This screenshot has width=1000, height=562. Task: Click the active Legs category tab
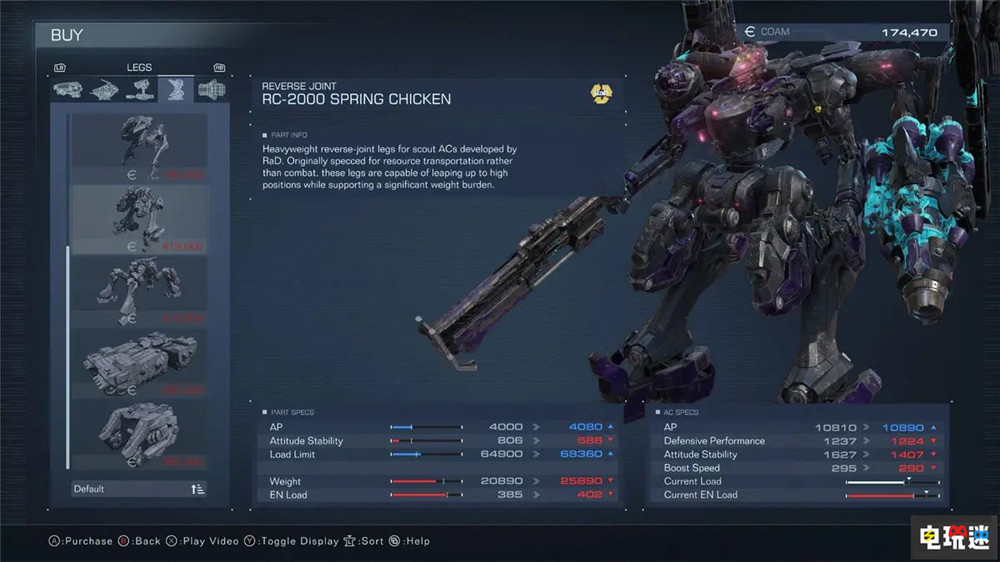[173, 91]
